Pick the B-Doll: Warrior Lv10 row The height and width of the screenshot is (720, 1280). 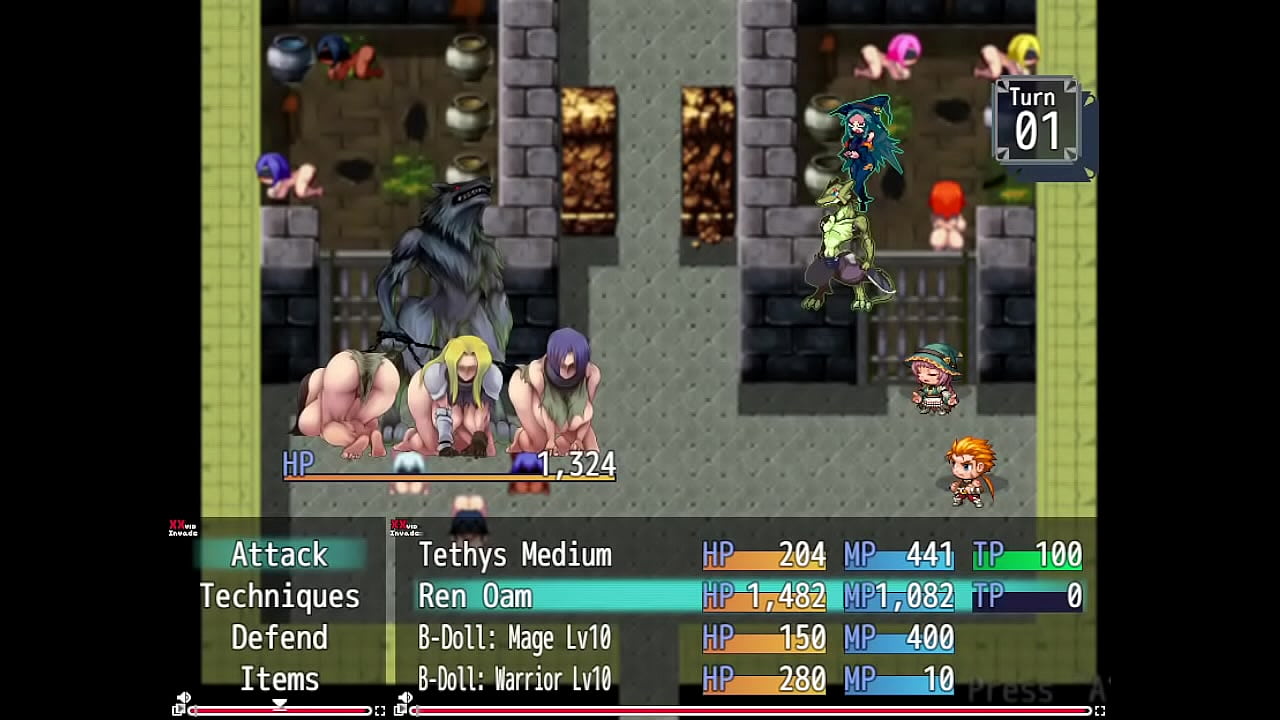[515, 680]
